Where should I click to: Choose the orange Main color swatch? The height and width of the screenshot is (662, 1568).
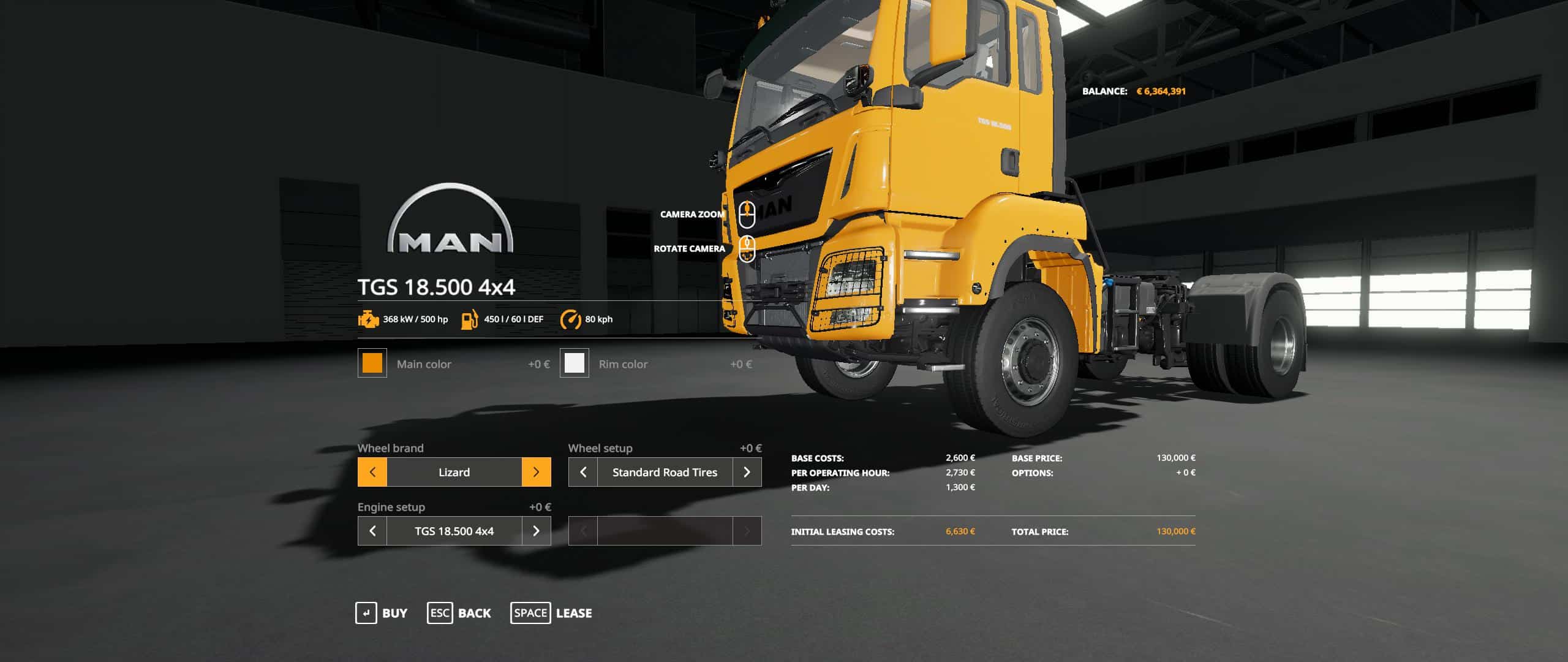pyautogui.click(x=372, y=363)
